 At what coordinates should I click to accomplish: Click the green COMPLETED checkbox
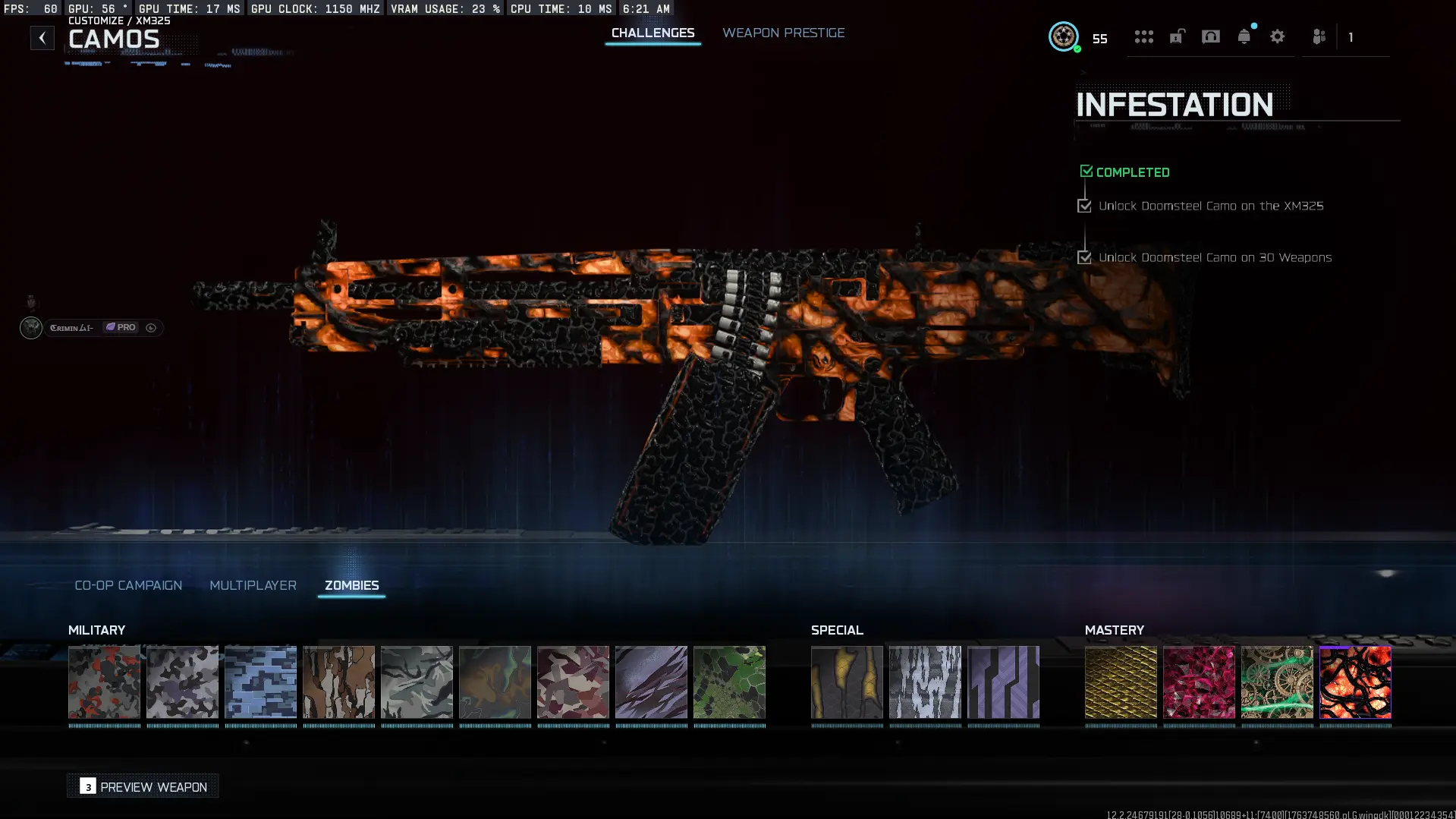[x=1086, y=171]
